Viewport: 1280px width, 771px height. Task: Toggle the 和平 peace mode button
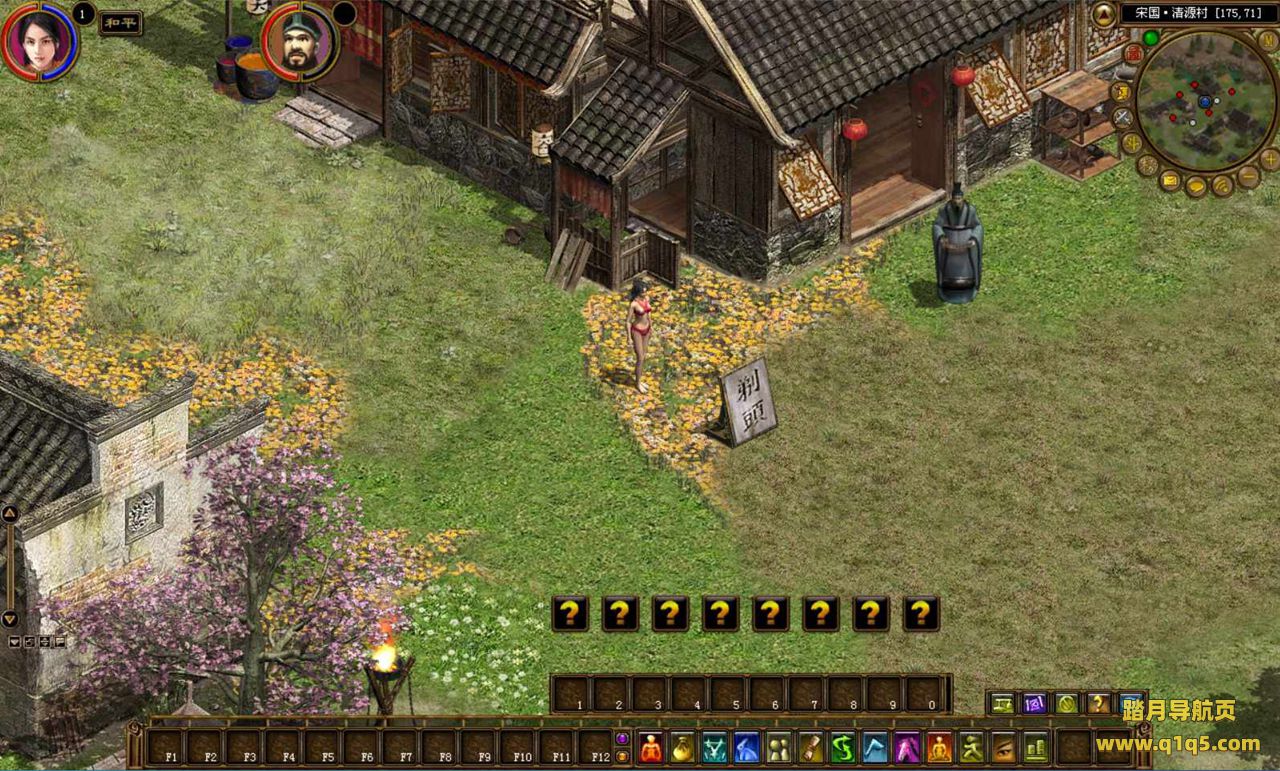[x=120, y=23]
